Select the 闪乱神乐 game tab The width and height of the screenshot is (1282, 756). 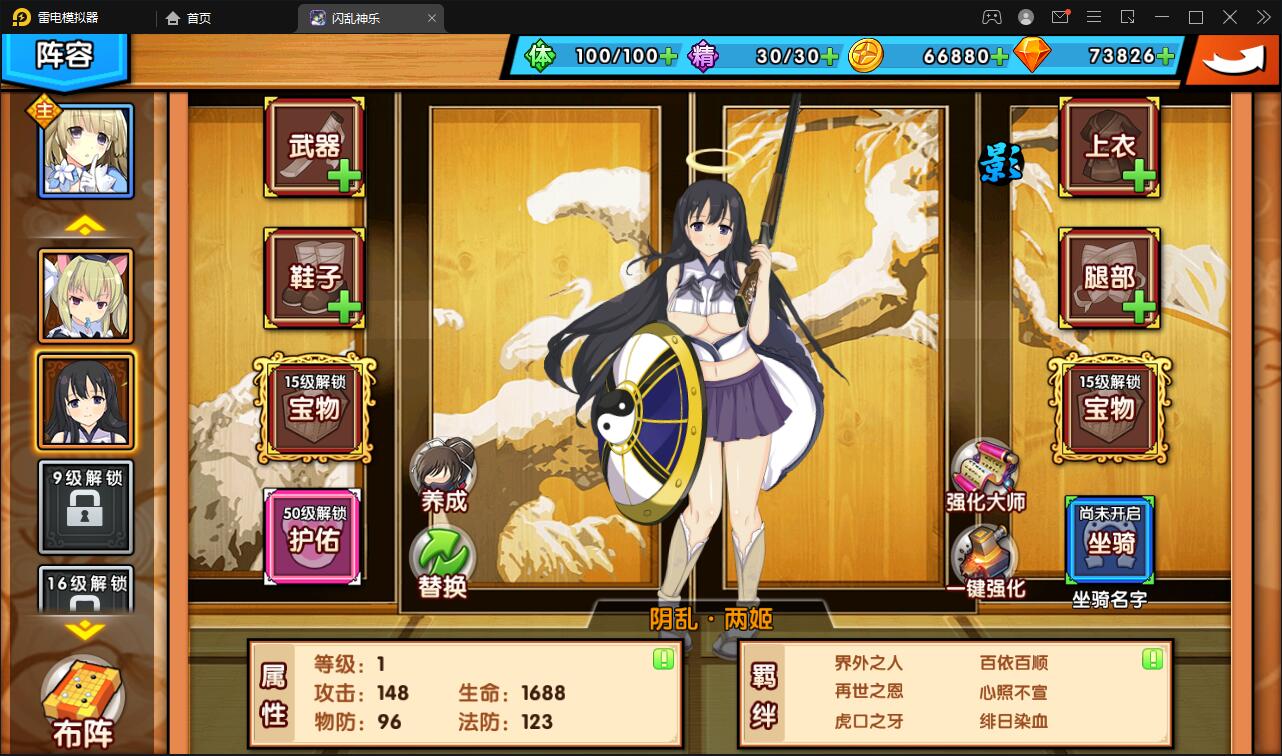(x=355, y=17)
